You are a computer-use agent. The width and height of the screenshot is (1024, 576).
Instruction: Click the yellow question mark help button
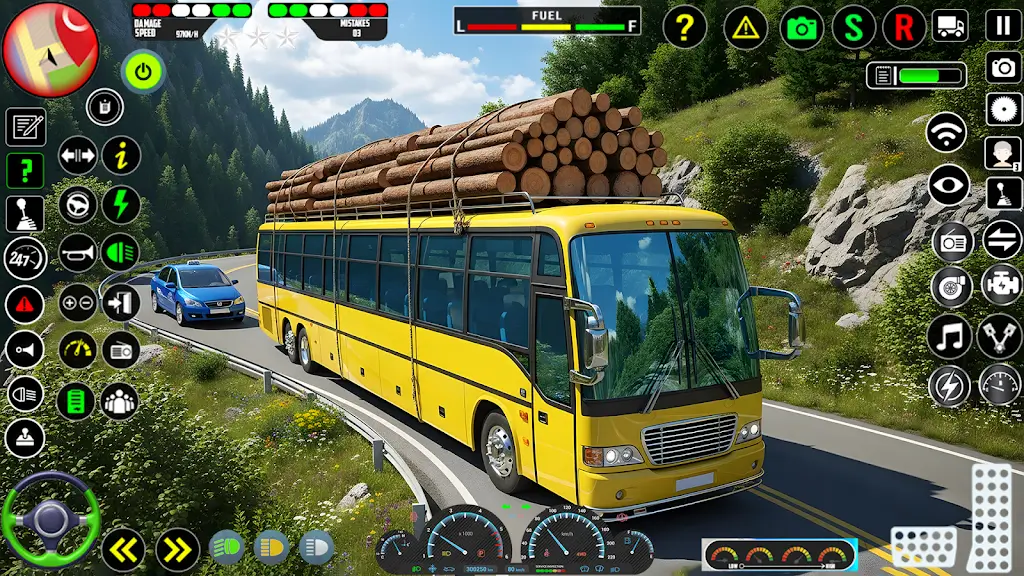click(x=685, y=27)
